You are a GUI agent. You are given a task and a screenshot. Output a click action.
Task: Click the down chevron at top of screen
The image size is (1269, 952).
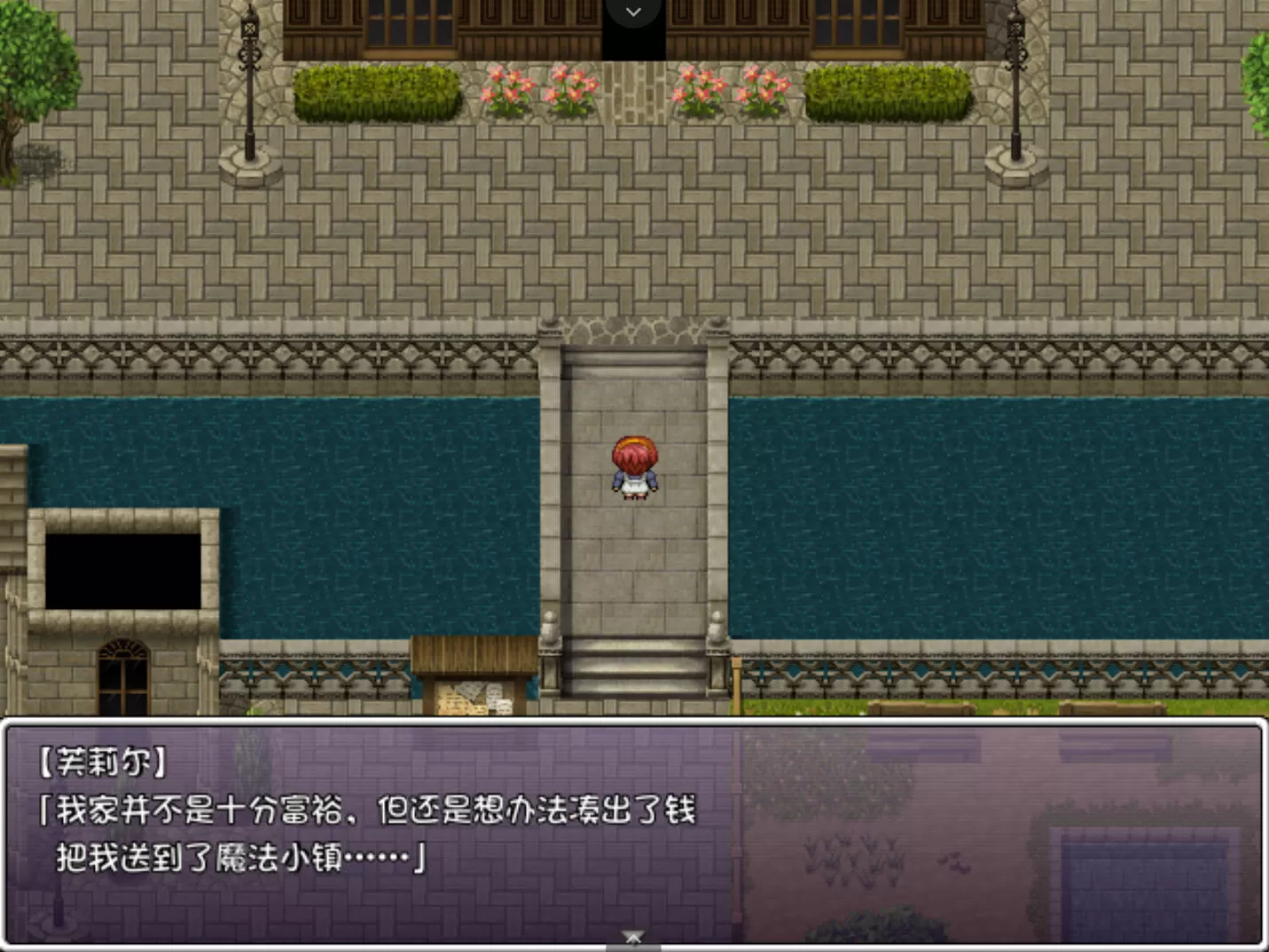(633, 12)
